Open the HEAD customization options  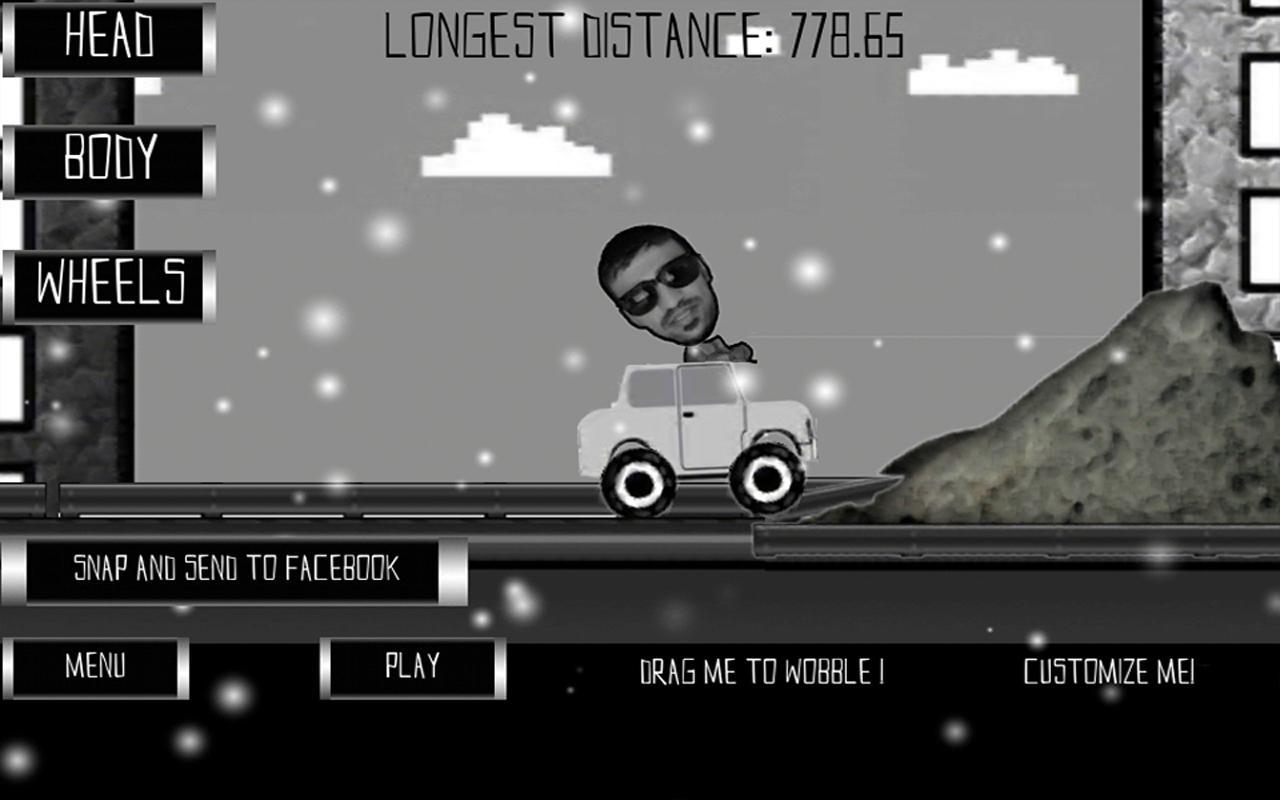(108, 38)
